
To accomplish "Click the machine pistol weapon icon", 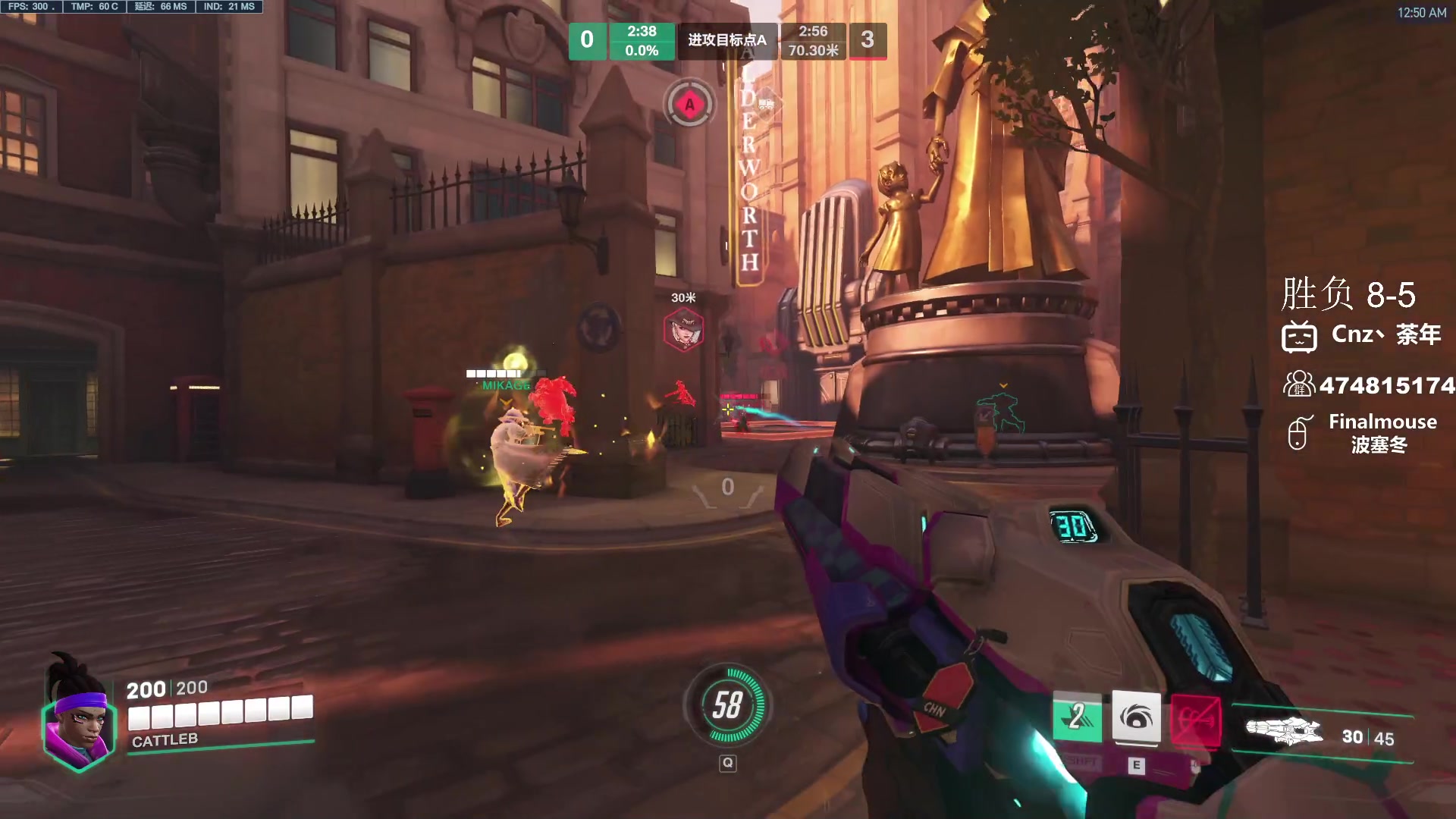I will pyautogui.click(x=1284, y=731).
